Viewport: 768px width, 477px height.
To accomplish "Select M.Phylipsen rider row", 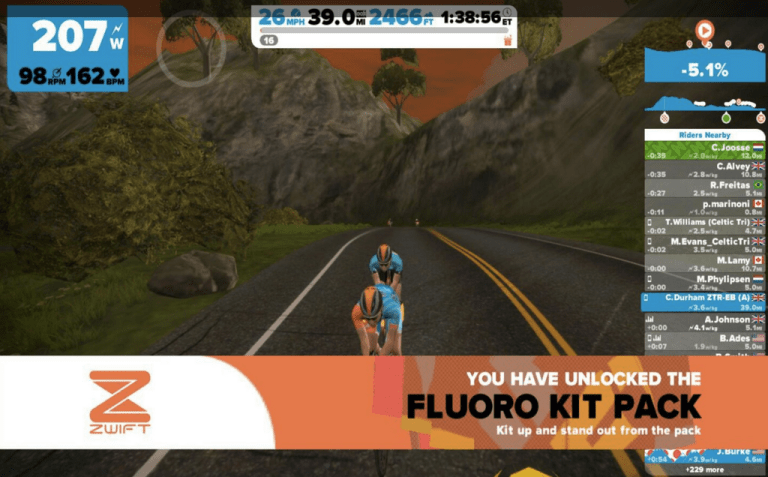I will tap(704, 283).
